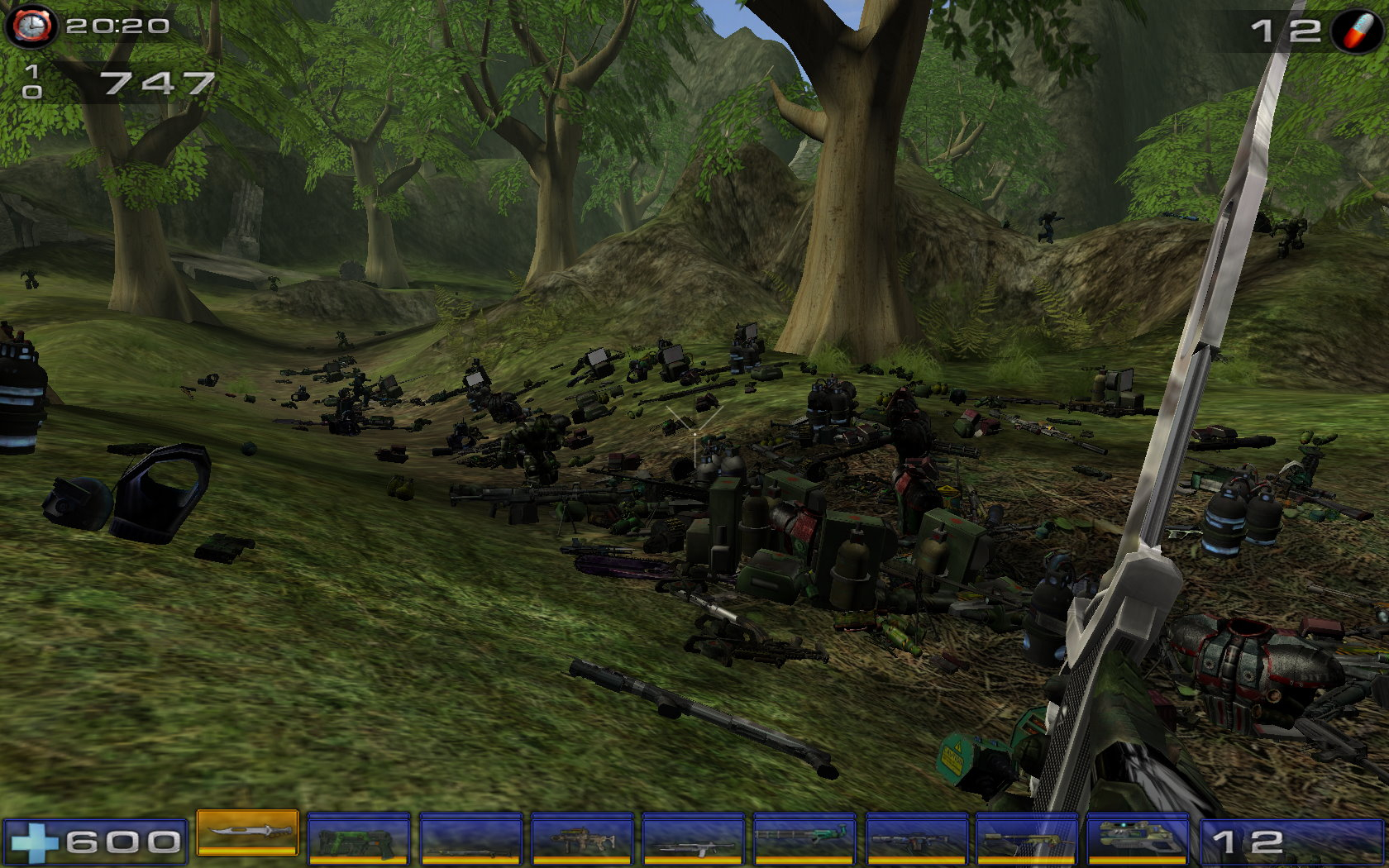Equip the green-tipped minigun slot
Screen dimensions: 1389x868
805,839
